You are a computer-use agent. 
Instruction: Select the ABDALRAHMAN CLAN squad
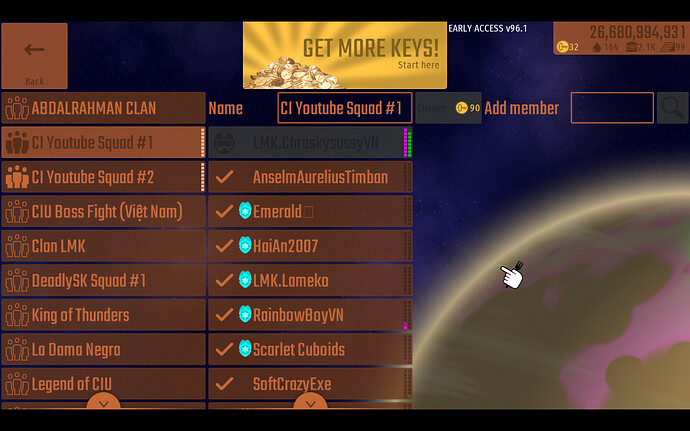(x=104, y=108)
